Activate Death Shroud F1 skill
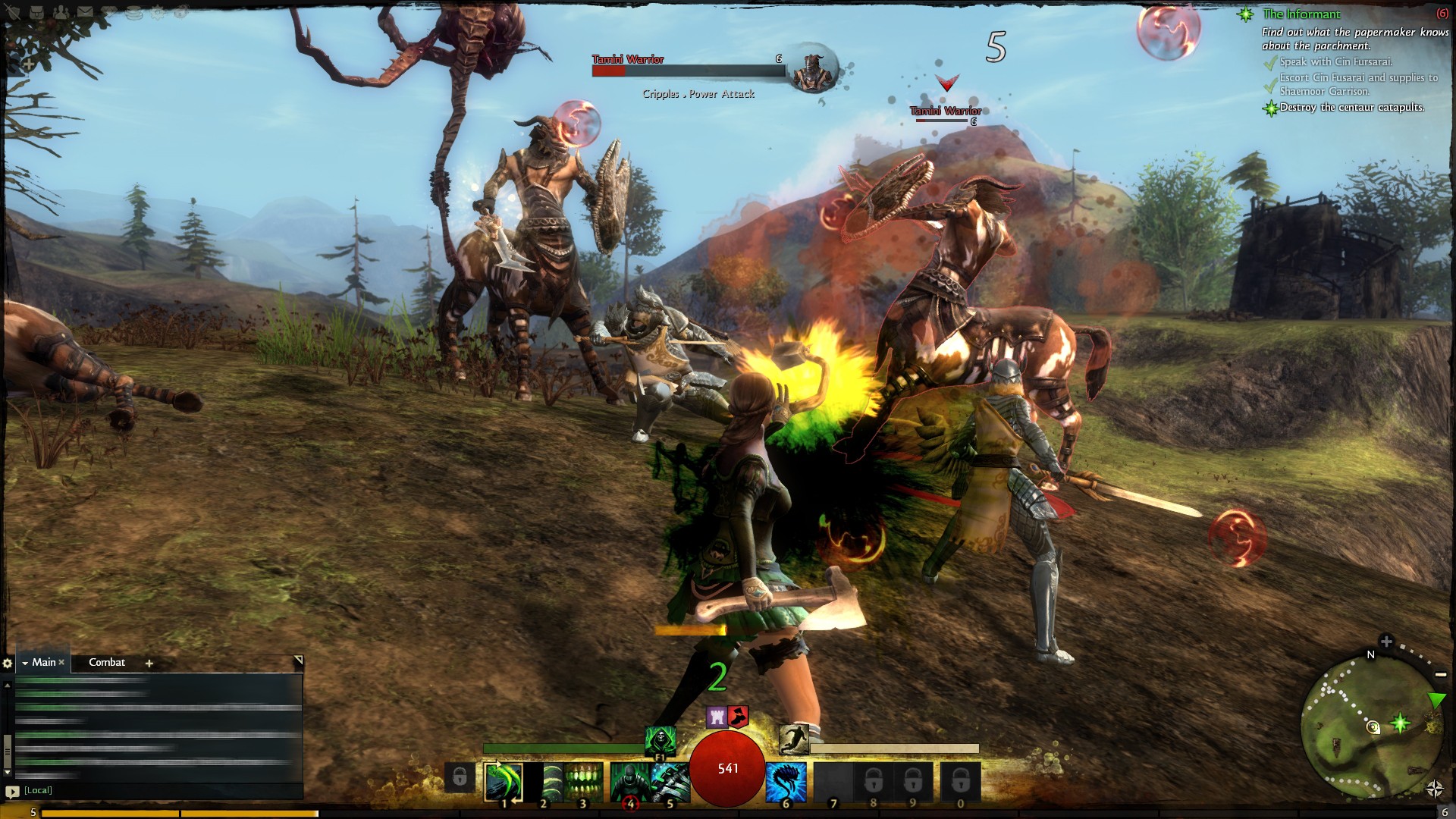 tap(660, 739)
